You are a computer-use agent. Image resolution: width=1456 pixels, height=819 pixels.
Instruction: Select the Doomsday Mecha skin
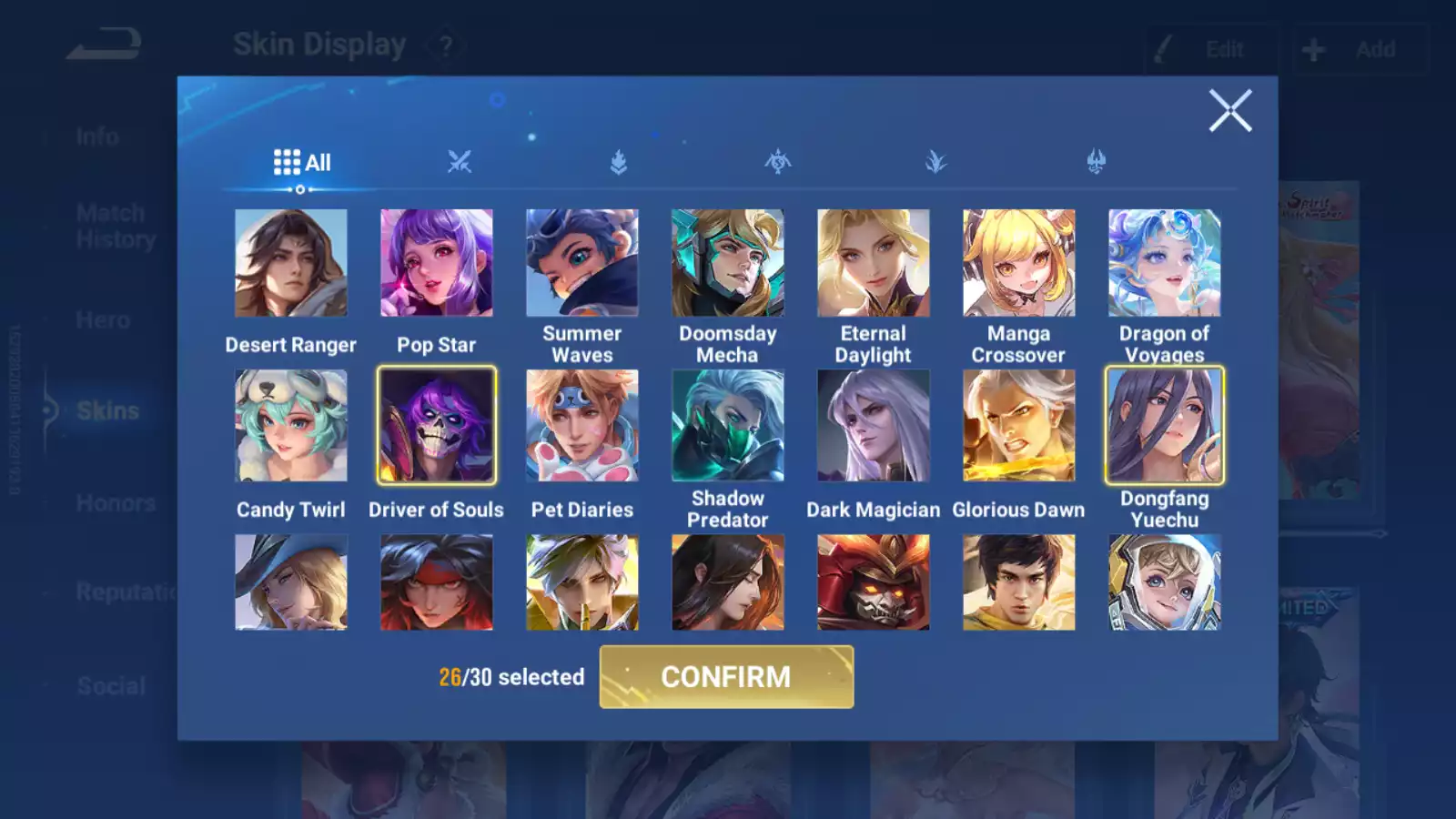pyautogui.click(x=728, y=263)
